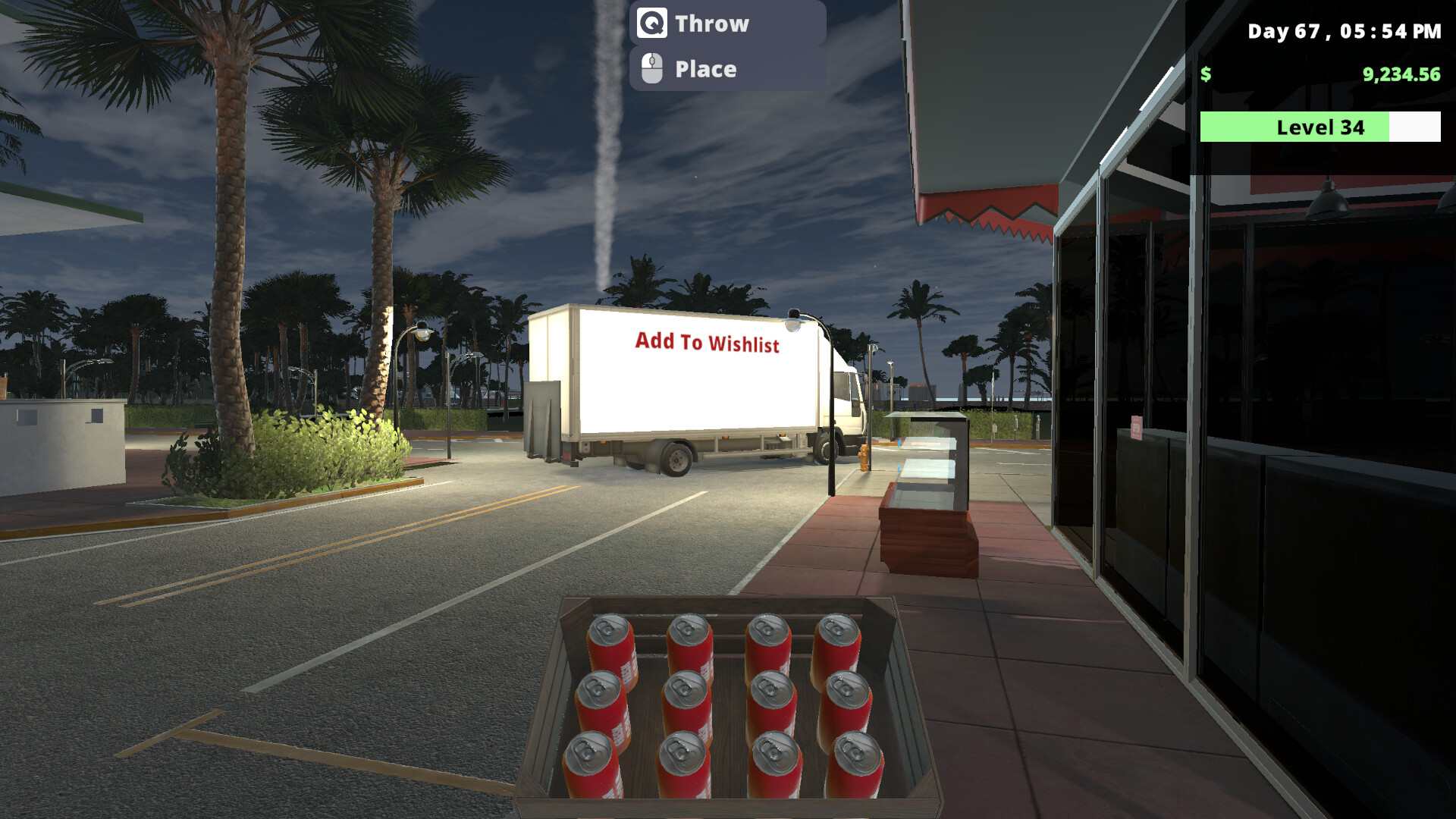Image resolution: width=1456 pixels, height=819 pixels.
Task: Click the mouse Place icon
Action: click(x=651, y=67)
